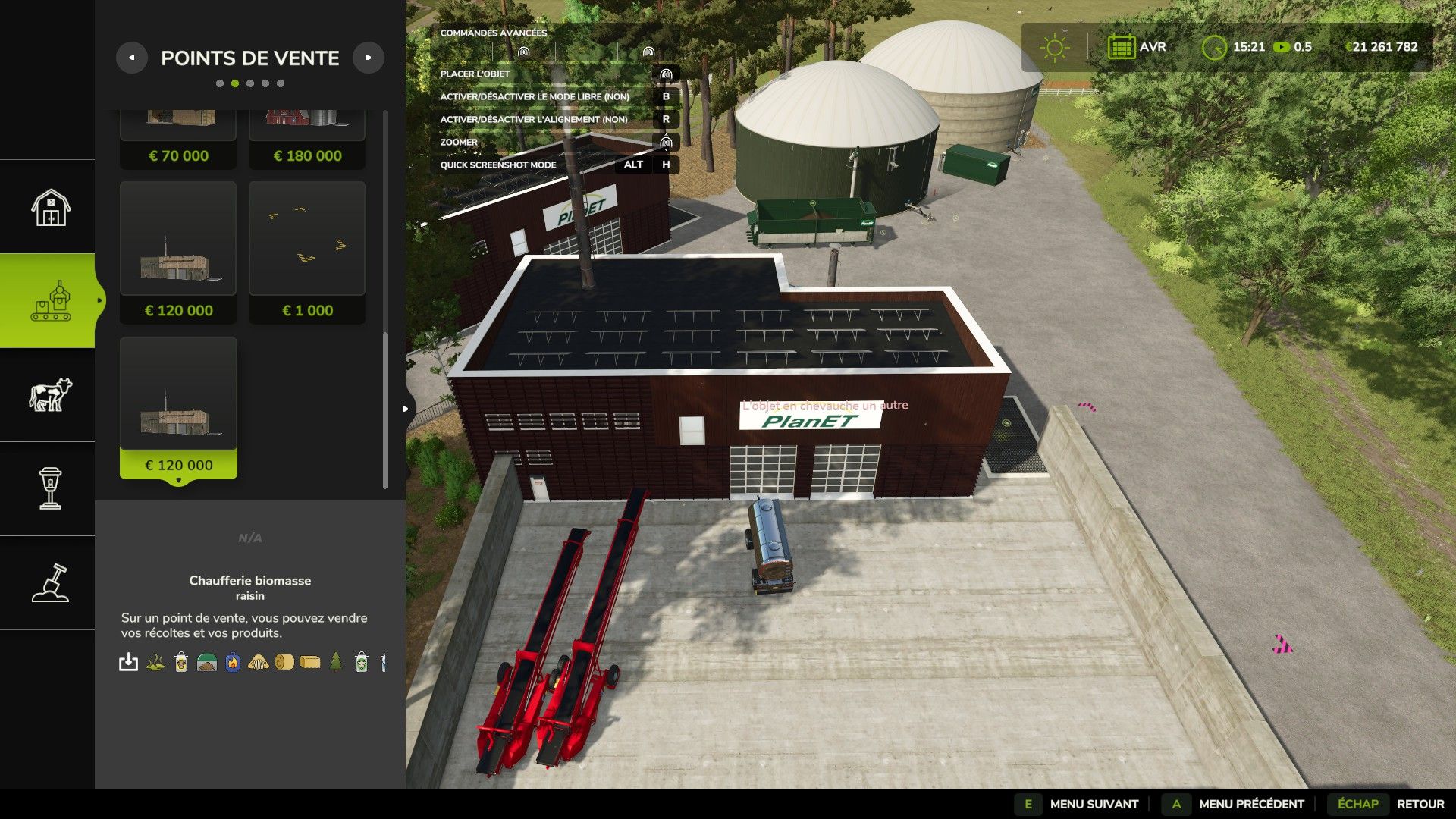Open the decoration lamp category
The height and width of the screenshot is (819, 1456).
pyautogui.click(x=50, y=488)
